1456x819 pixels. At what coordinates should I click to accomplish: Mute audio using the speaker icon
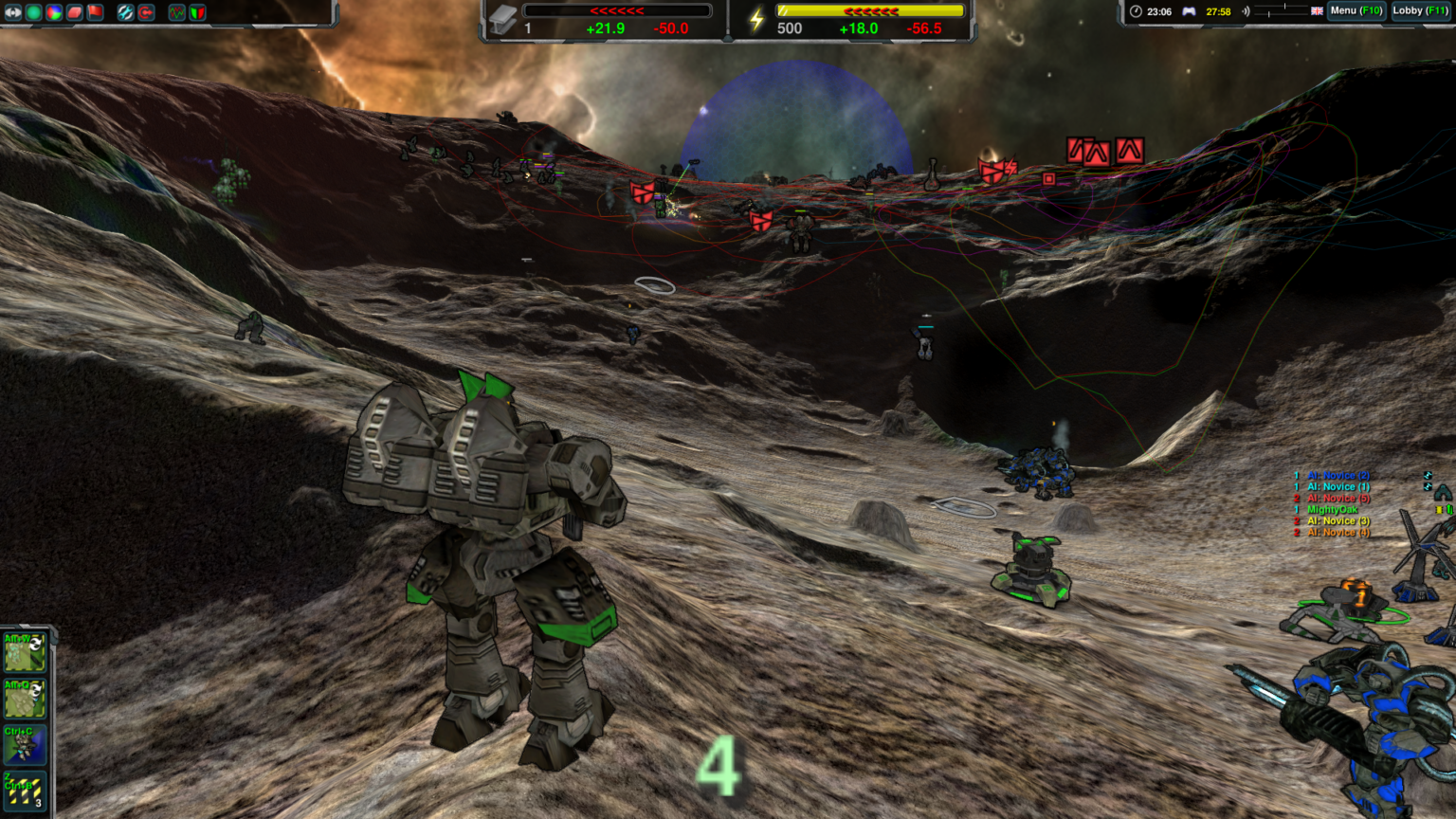(x=1247, y=12)
